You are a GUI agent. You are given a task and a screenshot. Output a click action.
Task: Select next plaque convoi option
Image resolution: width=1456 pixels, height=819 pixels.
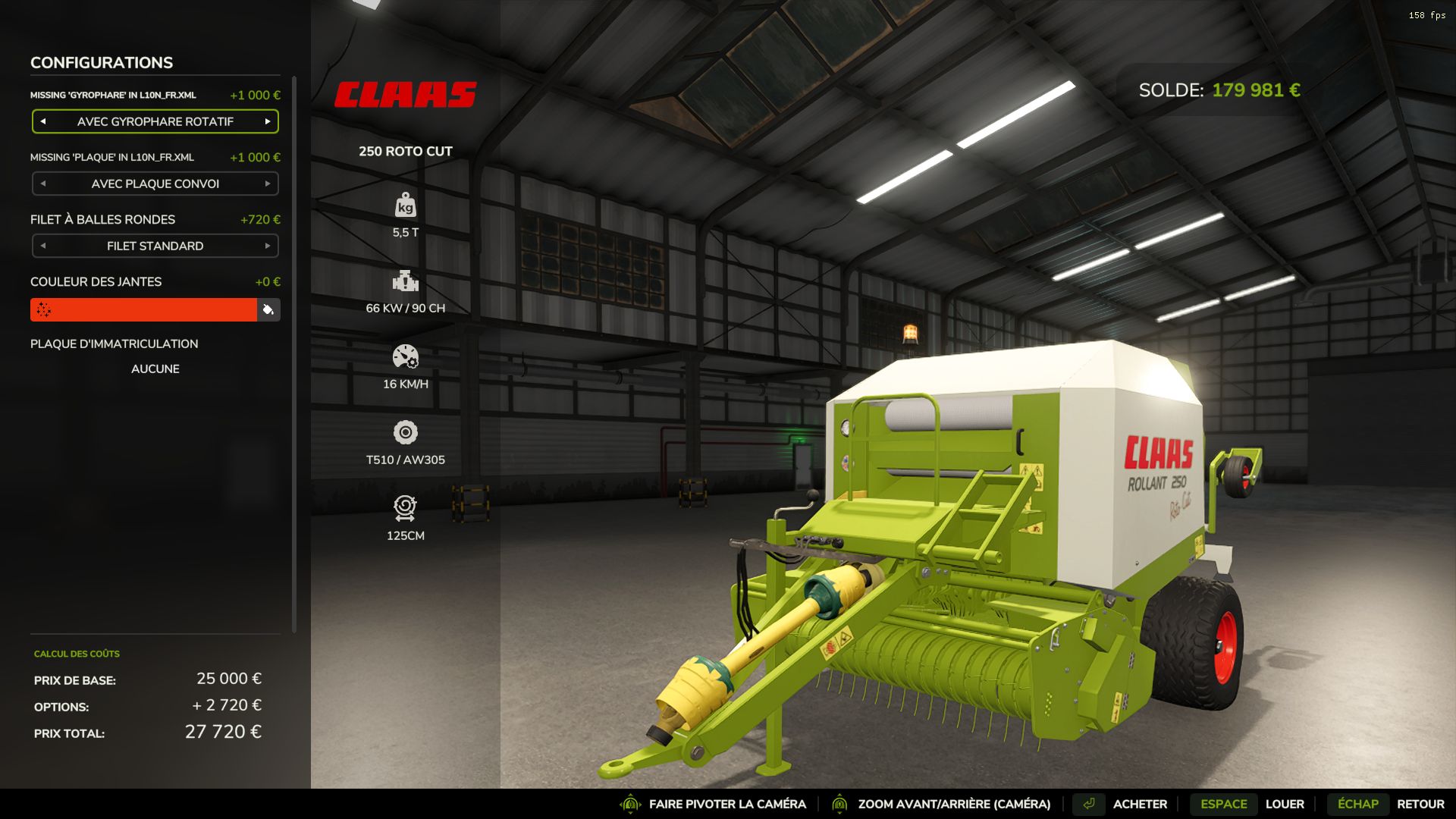click(x=268, y=184)
